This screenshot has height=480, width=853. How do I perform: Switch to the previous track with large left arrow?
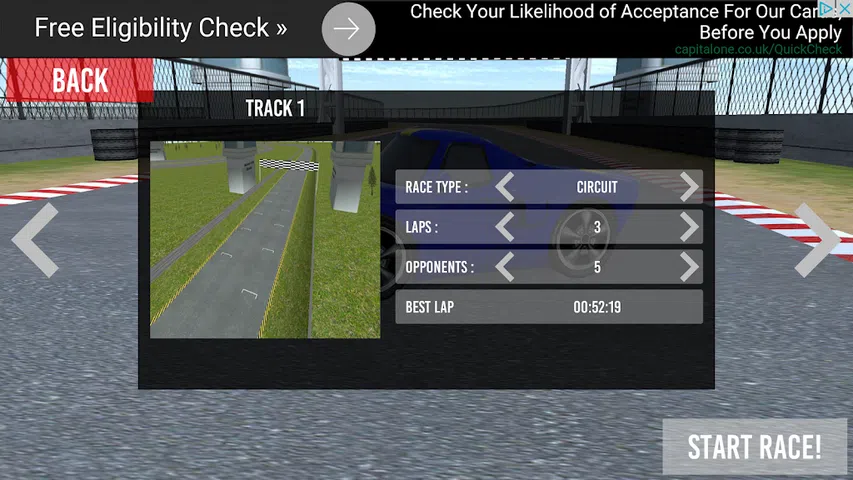click(x=35, y=240)
